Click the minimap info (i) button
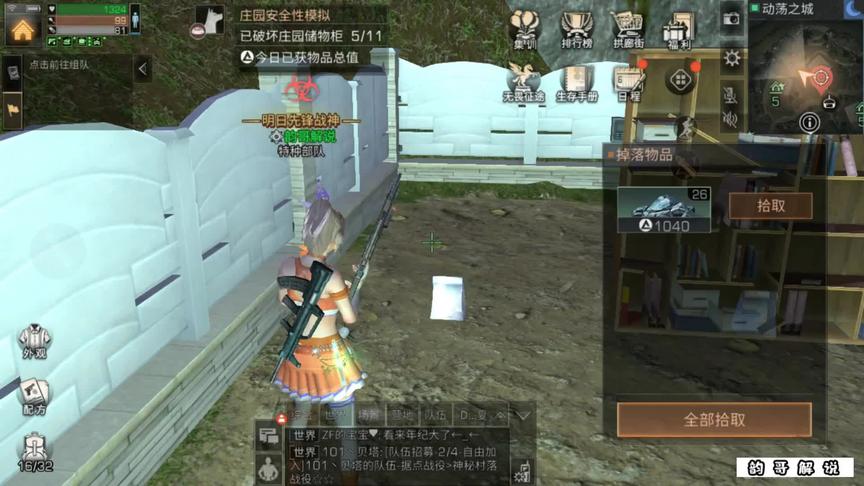Image resolution: width=864 pixels, height=486 pixels. [x=809, y=122]
